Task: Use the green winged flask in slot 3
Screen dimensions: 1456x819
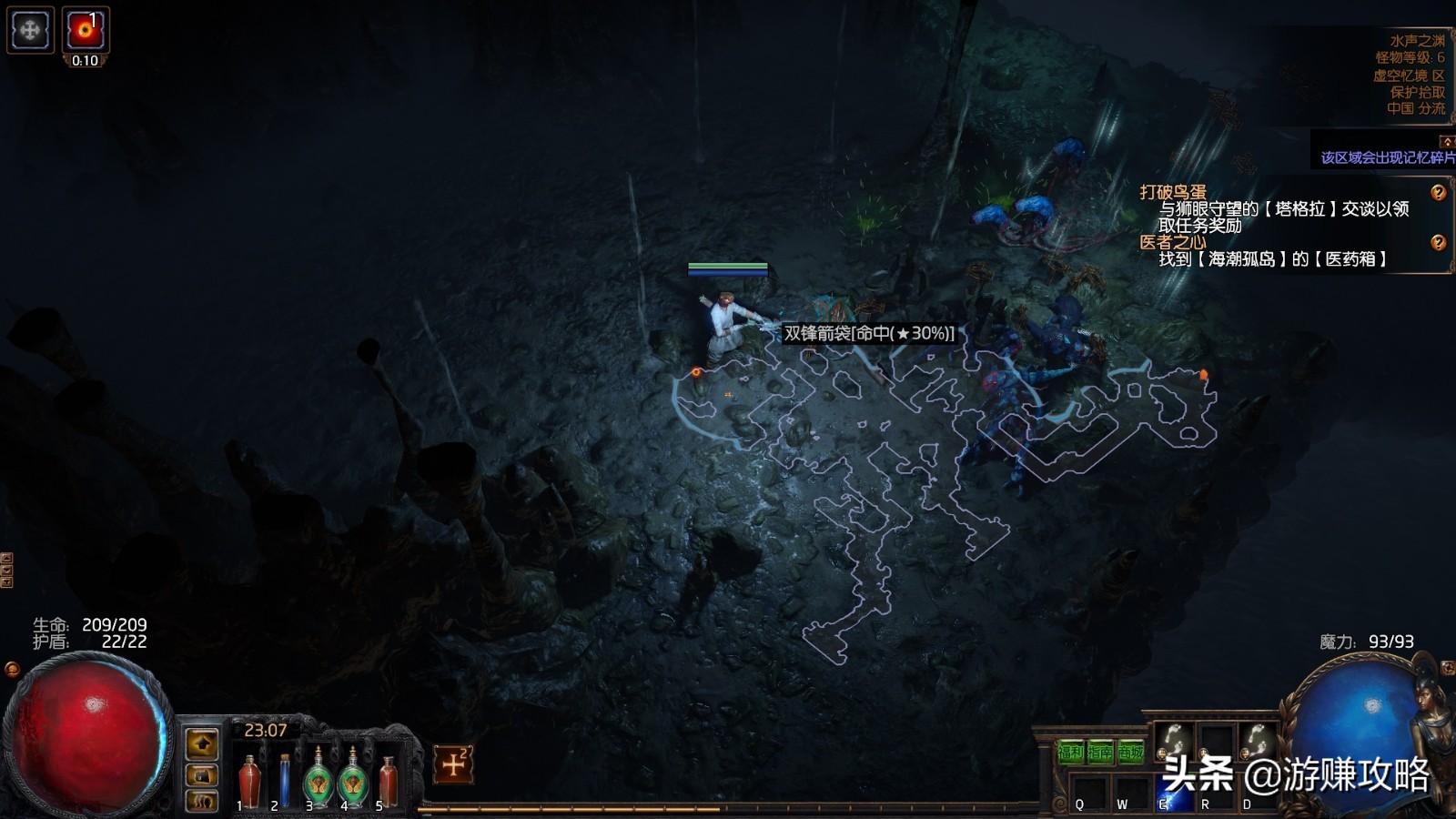Action: [318, 780]
